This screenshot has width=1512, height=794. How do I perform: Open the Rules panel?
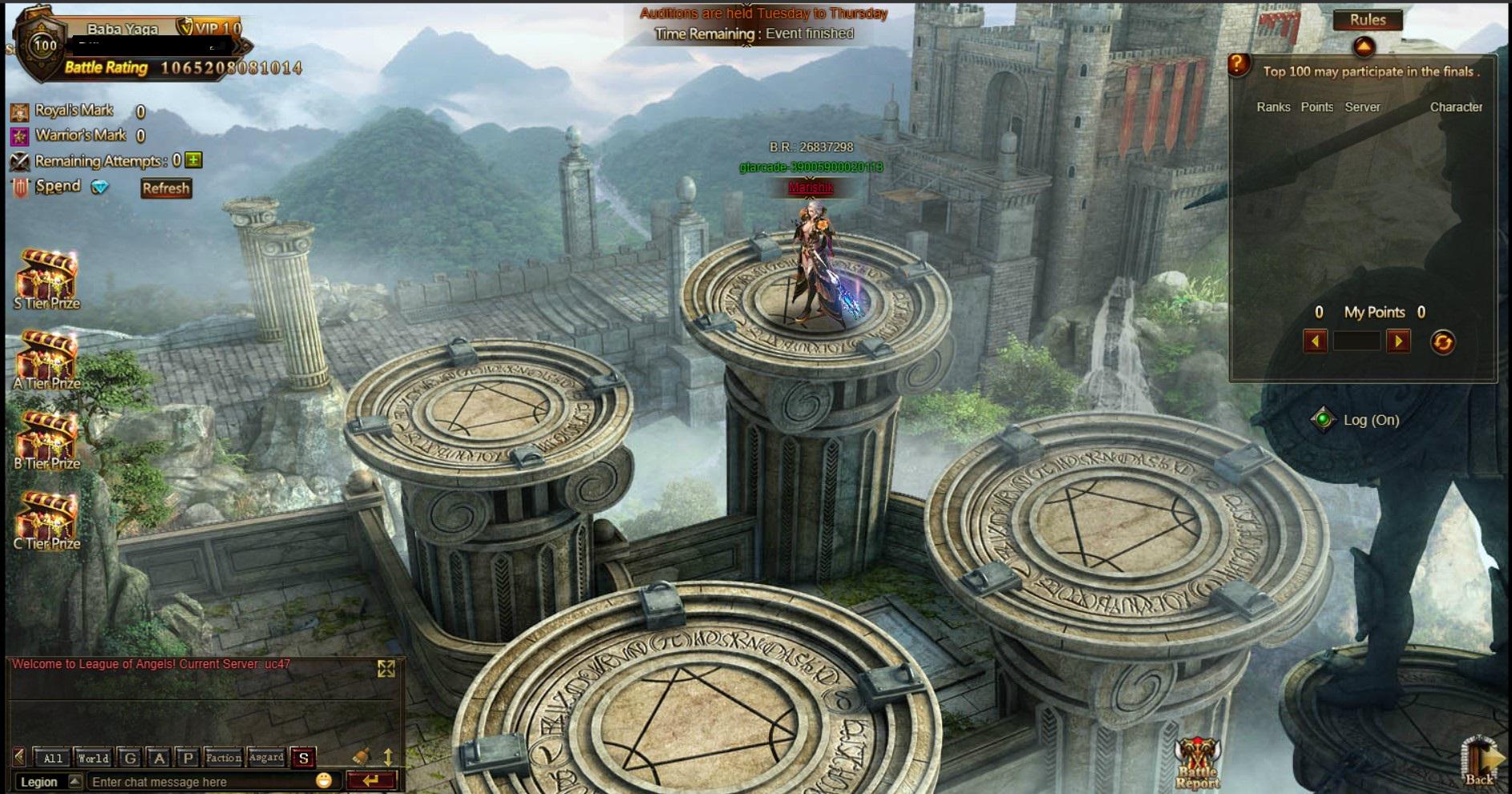1368,20
